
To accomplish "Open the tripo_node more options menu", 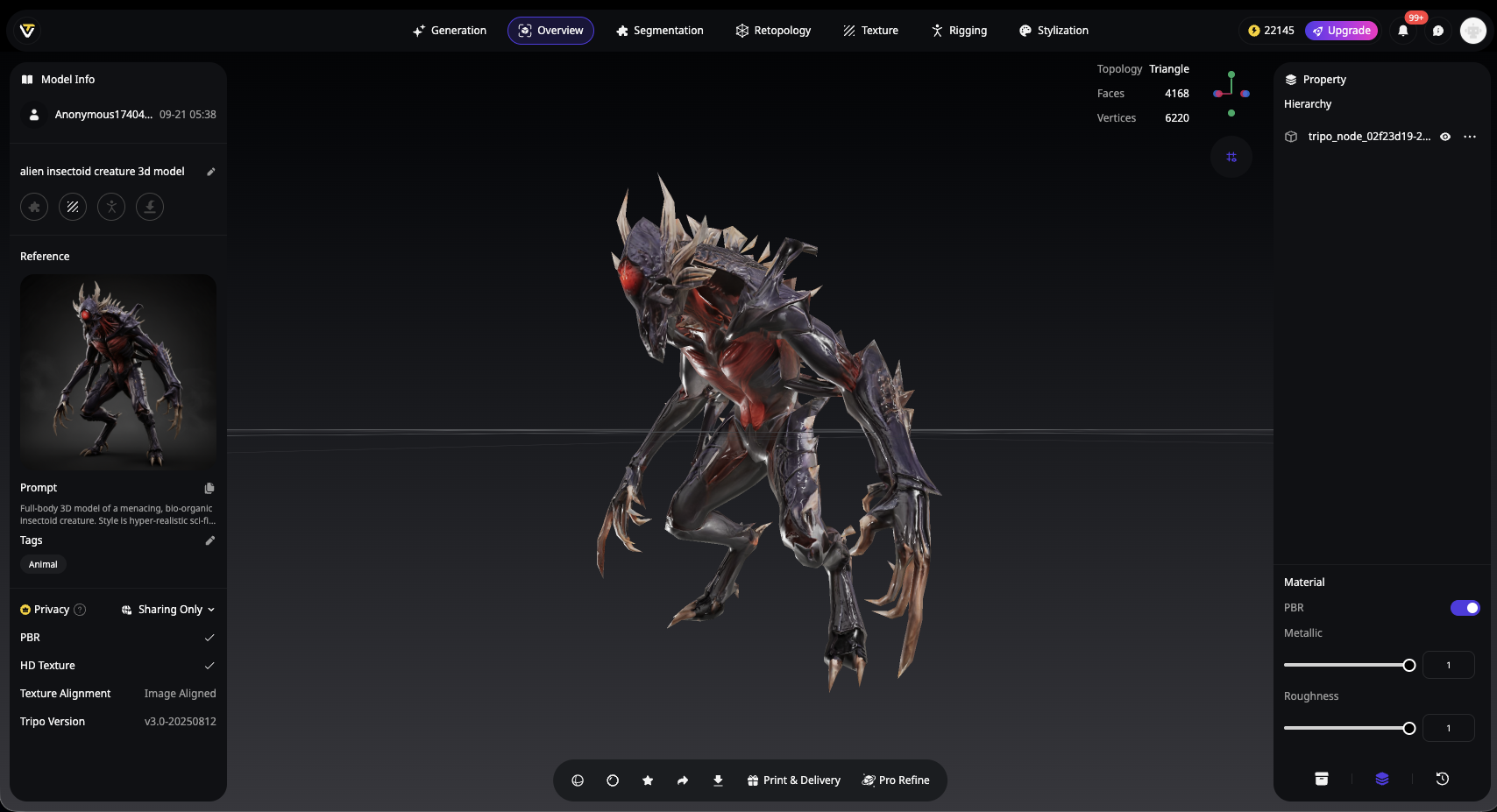I will tap(1470, 137).
